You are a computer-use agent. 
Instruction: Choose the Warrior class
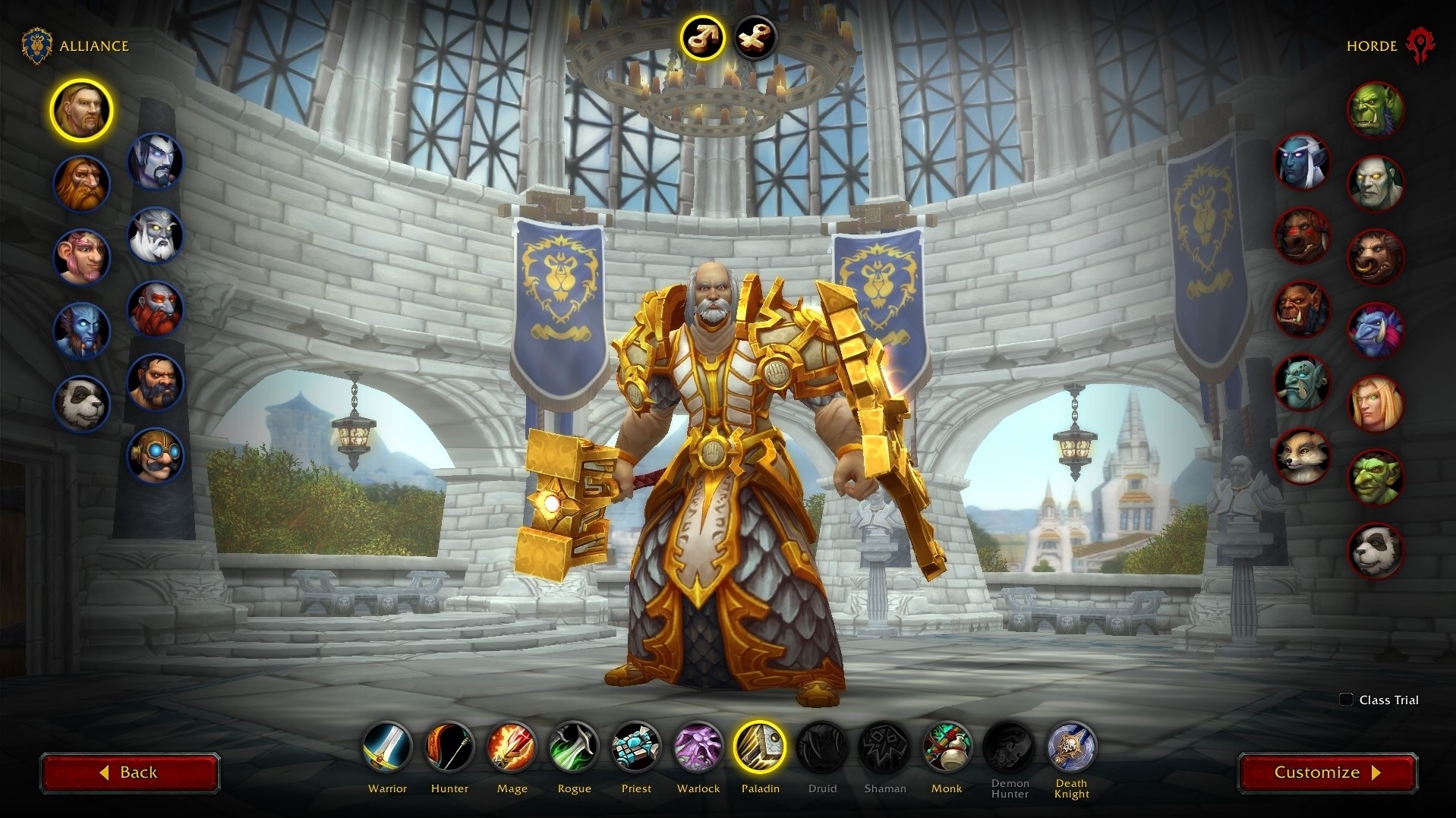387,747
